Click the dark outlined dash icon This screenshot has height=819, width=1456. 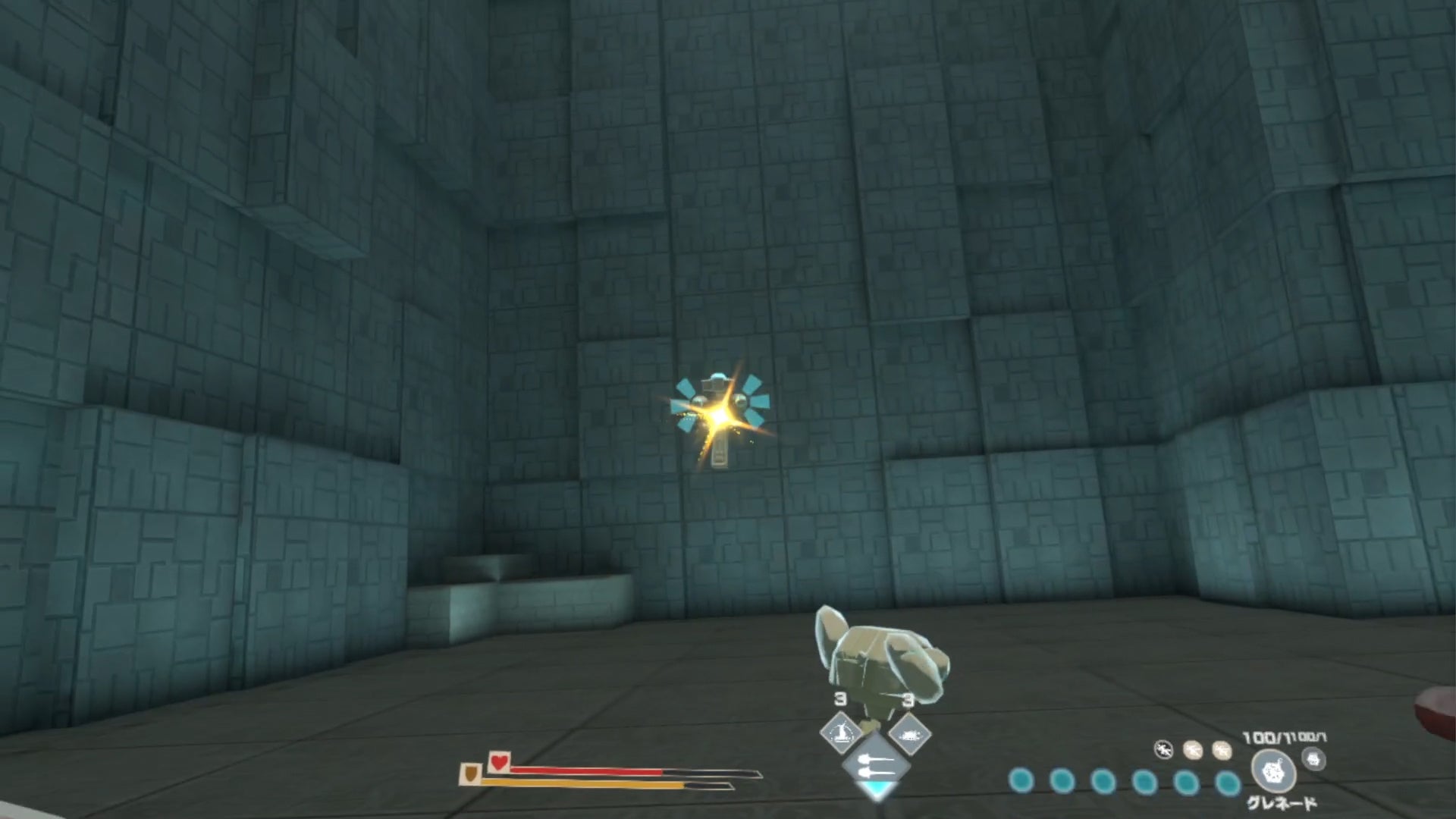coord(1163,750)
